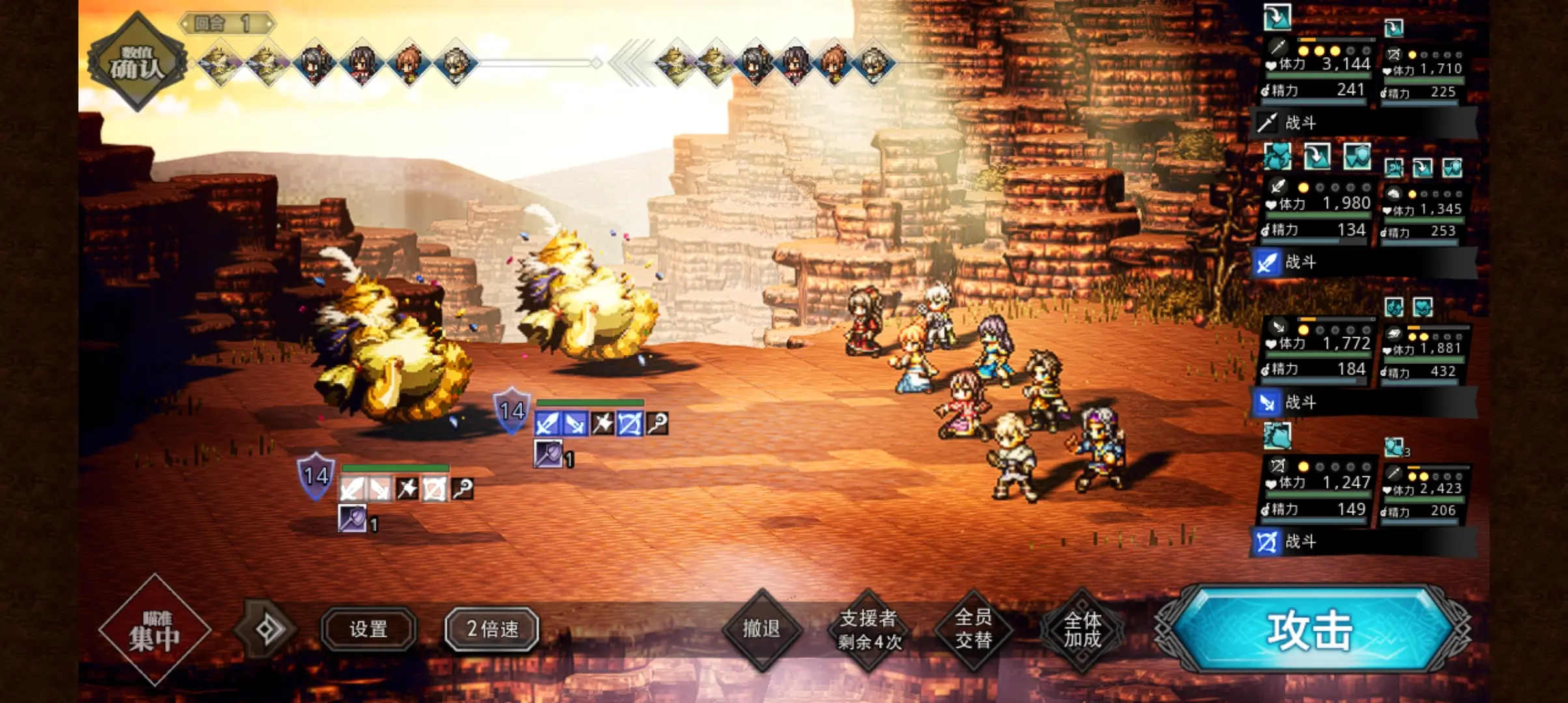Open the first character's 战斗 command bar
1568x703 pixels.
pos(1362,122)
